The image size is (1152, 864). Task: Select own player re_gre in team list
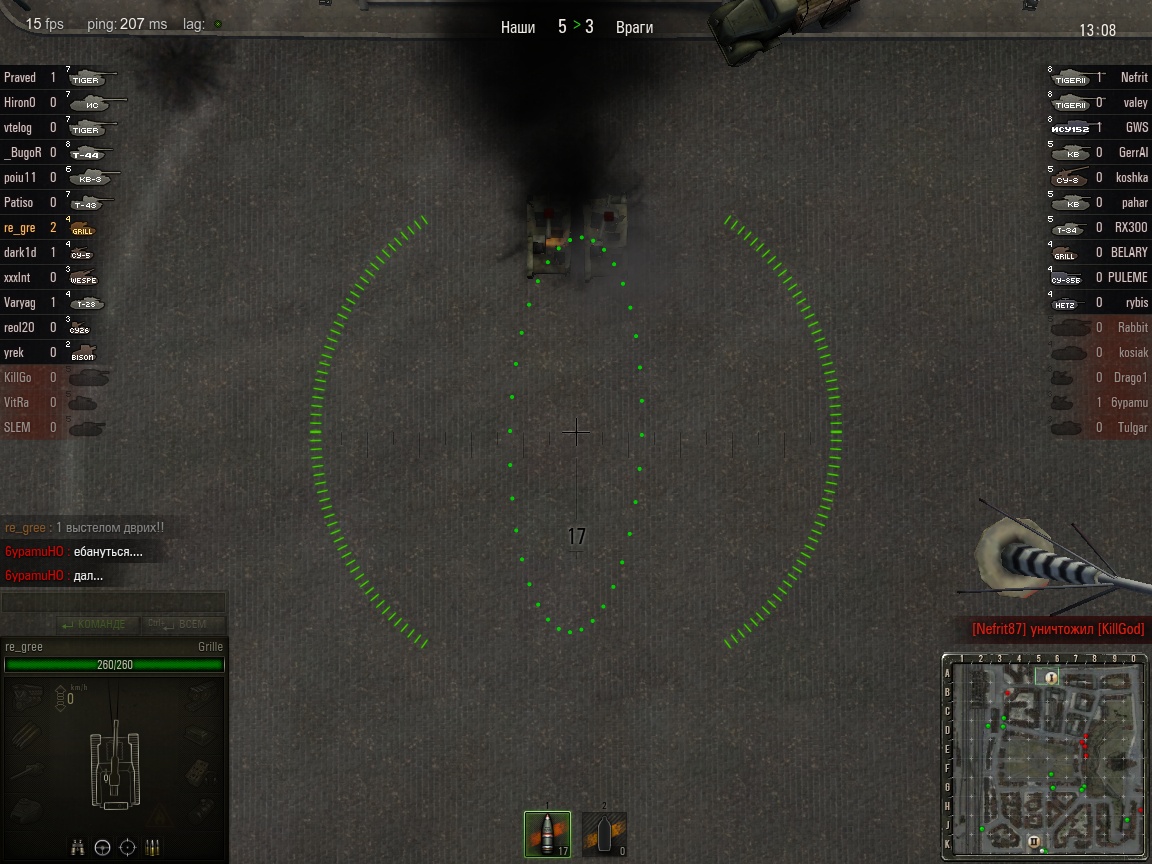click(x=20, y=227)
